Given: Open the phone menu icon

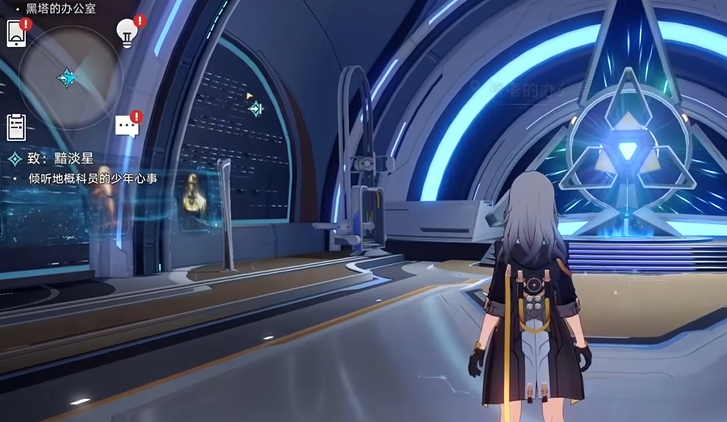Looking at the screenshot, I should (17, 34).
